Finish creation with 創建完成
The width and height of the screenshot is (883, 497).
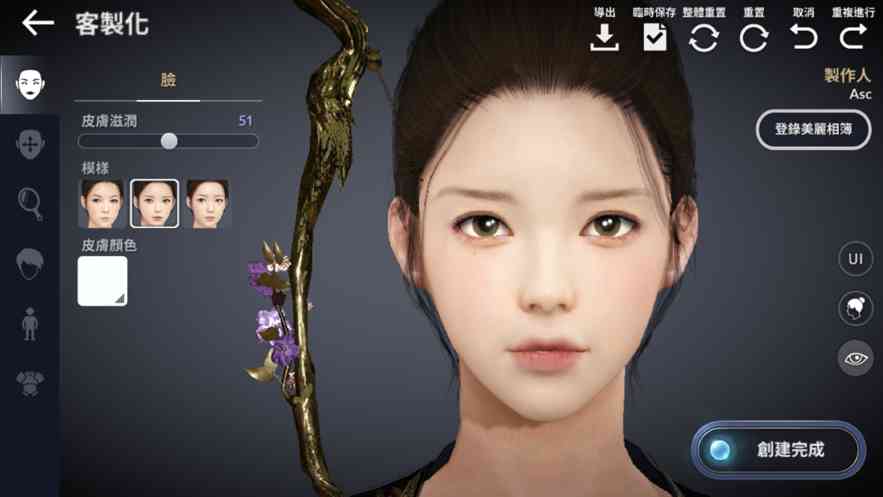point(778,450)
